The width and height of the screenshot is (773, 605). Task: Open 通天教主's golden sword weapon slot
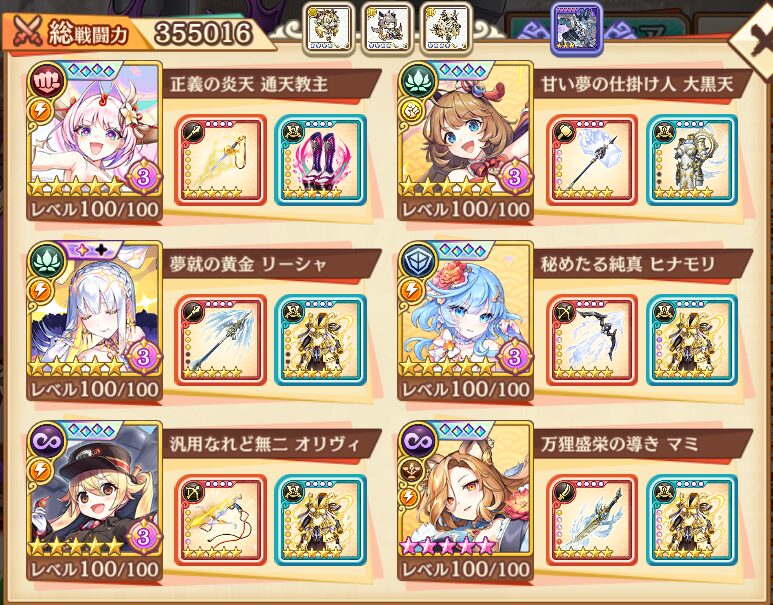220,160
